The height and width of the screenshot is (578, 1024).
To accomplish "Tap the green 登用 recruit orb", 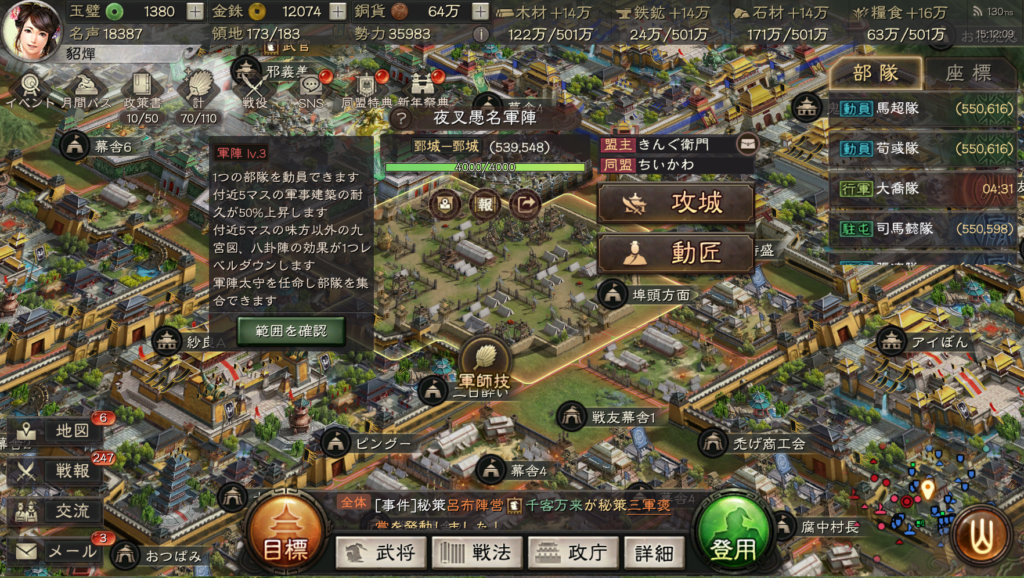I will (733, 536).
